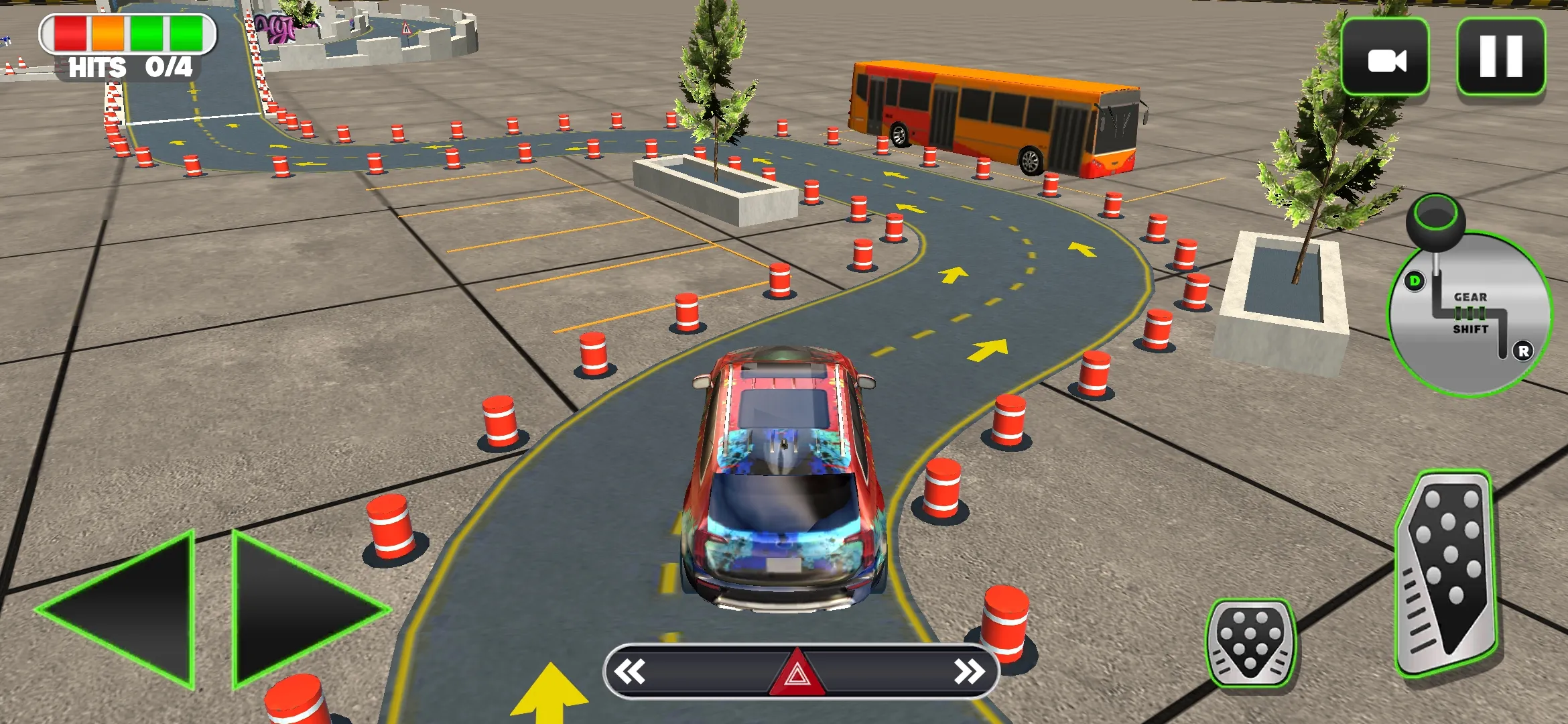Shift gear to Drive (D)

[x=1415, y=281]
